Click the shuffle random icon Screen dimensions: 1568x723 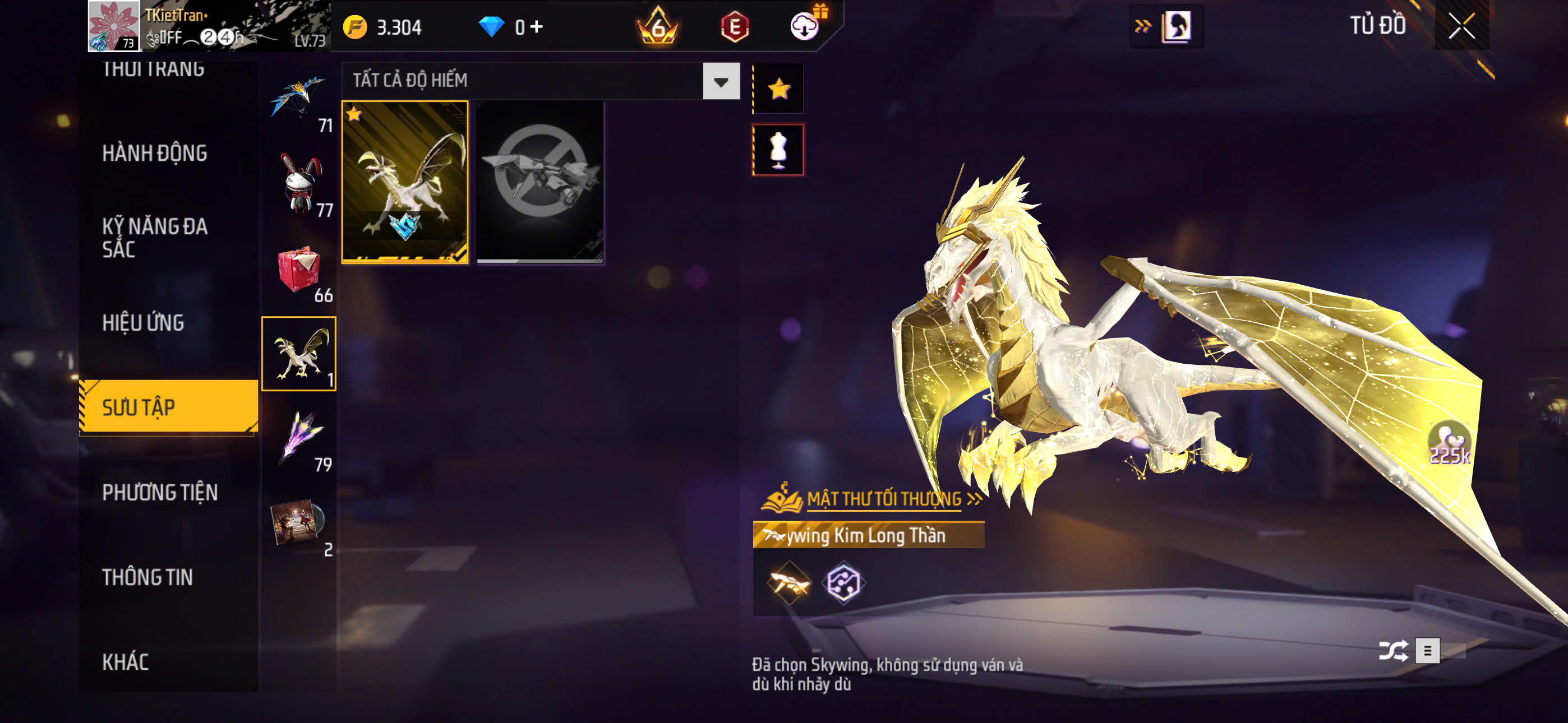click(x=1392, y=651)
